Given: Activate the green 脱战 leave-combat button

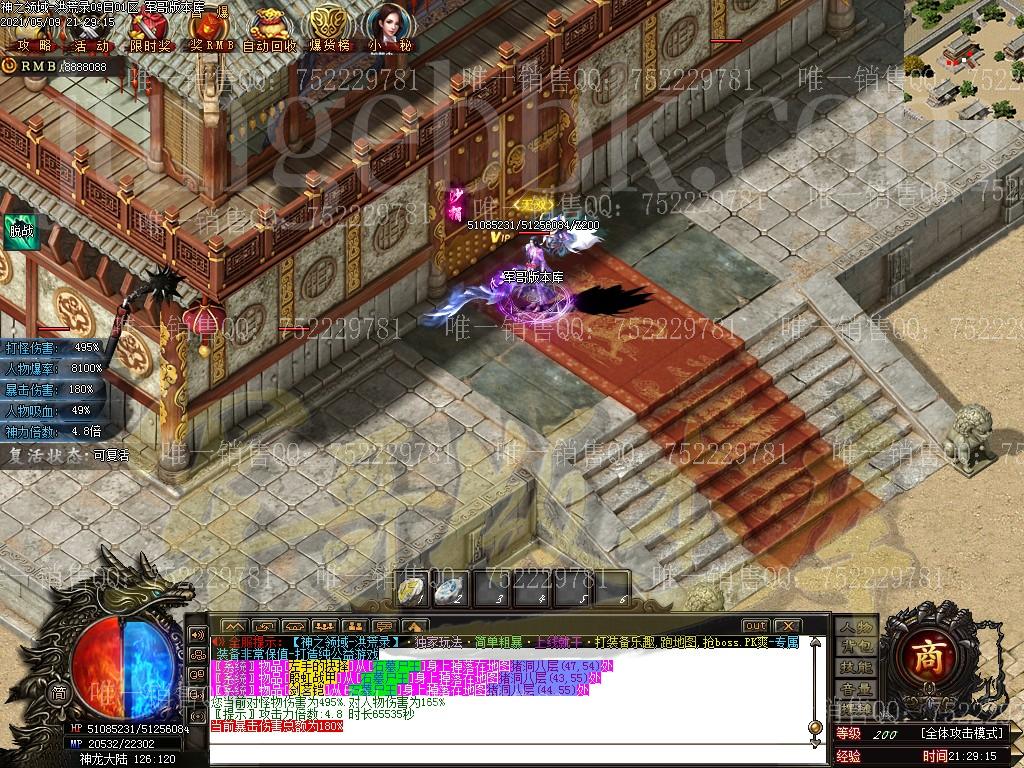Looking at the screenshot, I should tap(20, 231).
